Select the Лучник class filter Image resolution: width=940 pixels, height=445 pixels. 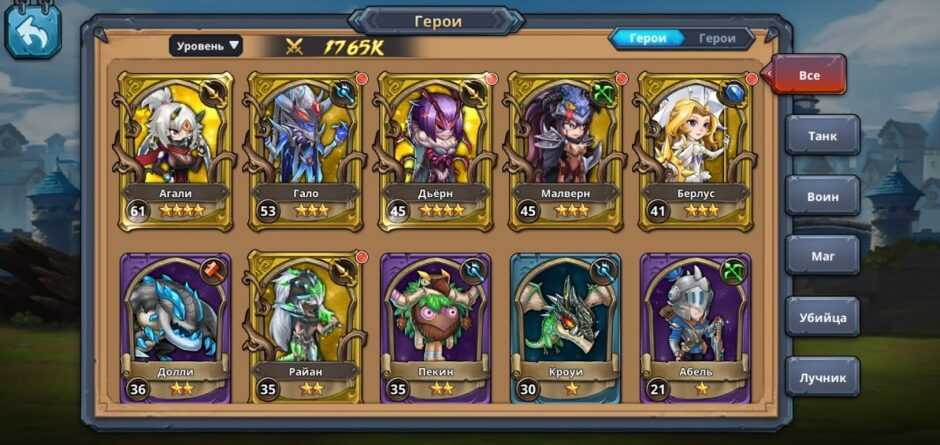click(x=822, y=377)
